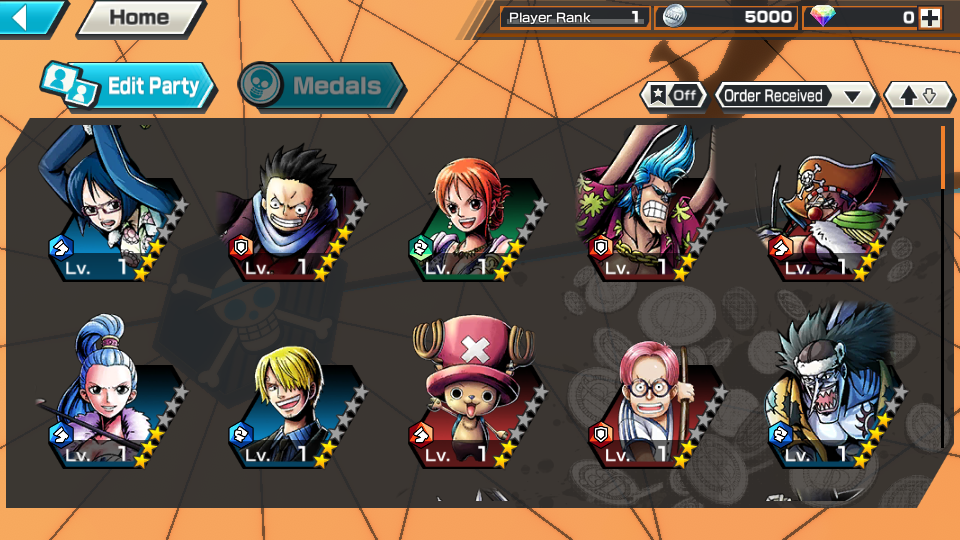Add rainbow diamonds with the plus button
The image size is (960, 540).
pyautogui.click(x=930, y=17)
